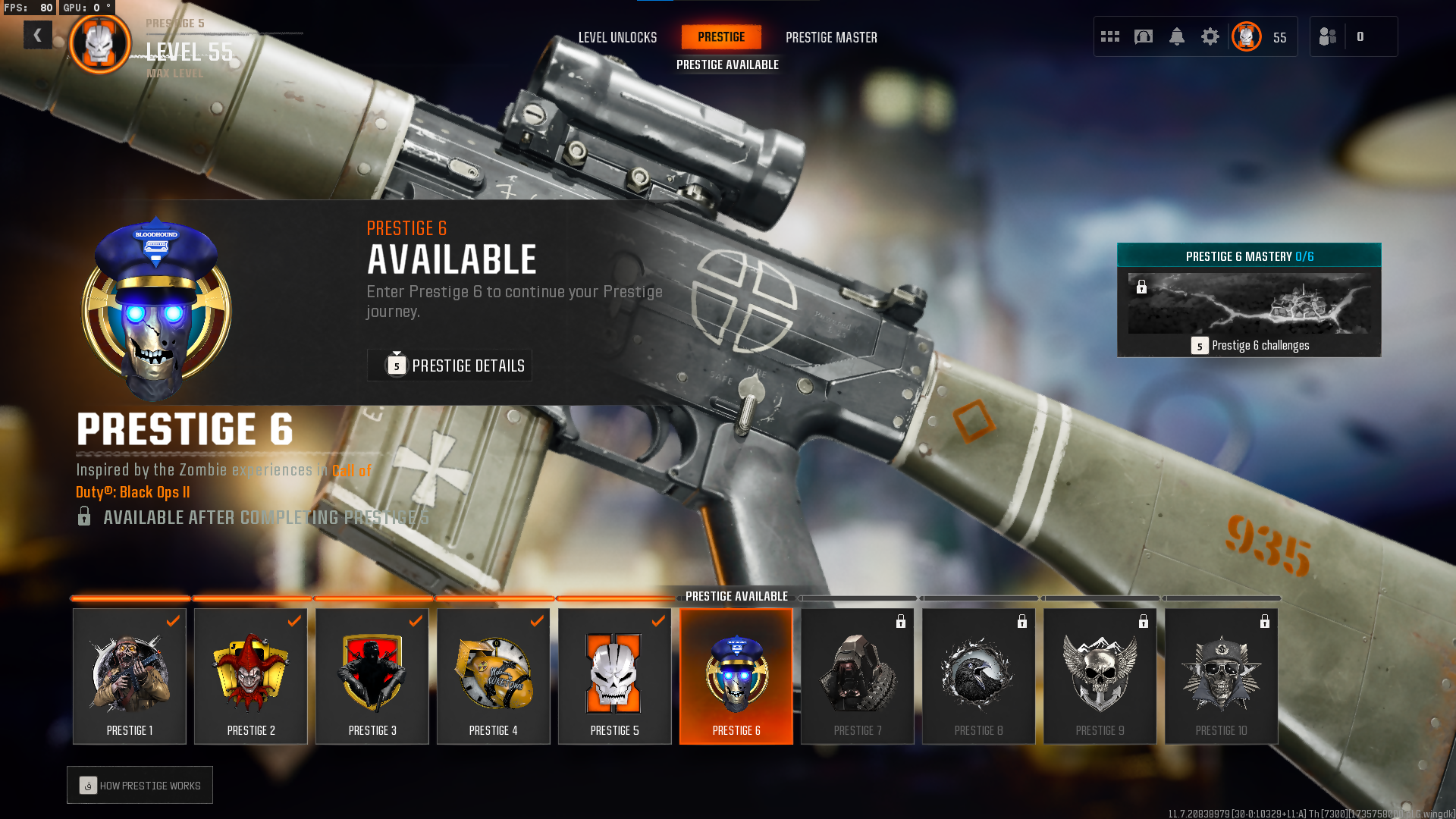The image size is (1456, 819).
Task: Click the Prestige Details button
Action: [x=450, y=366]
